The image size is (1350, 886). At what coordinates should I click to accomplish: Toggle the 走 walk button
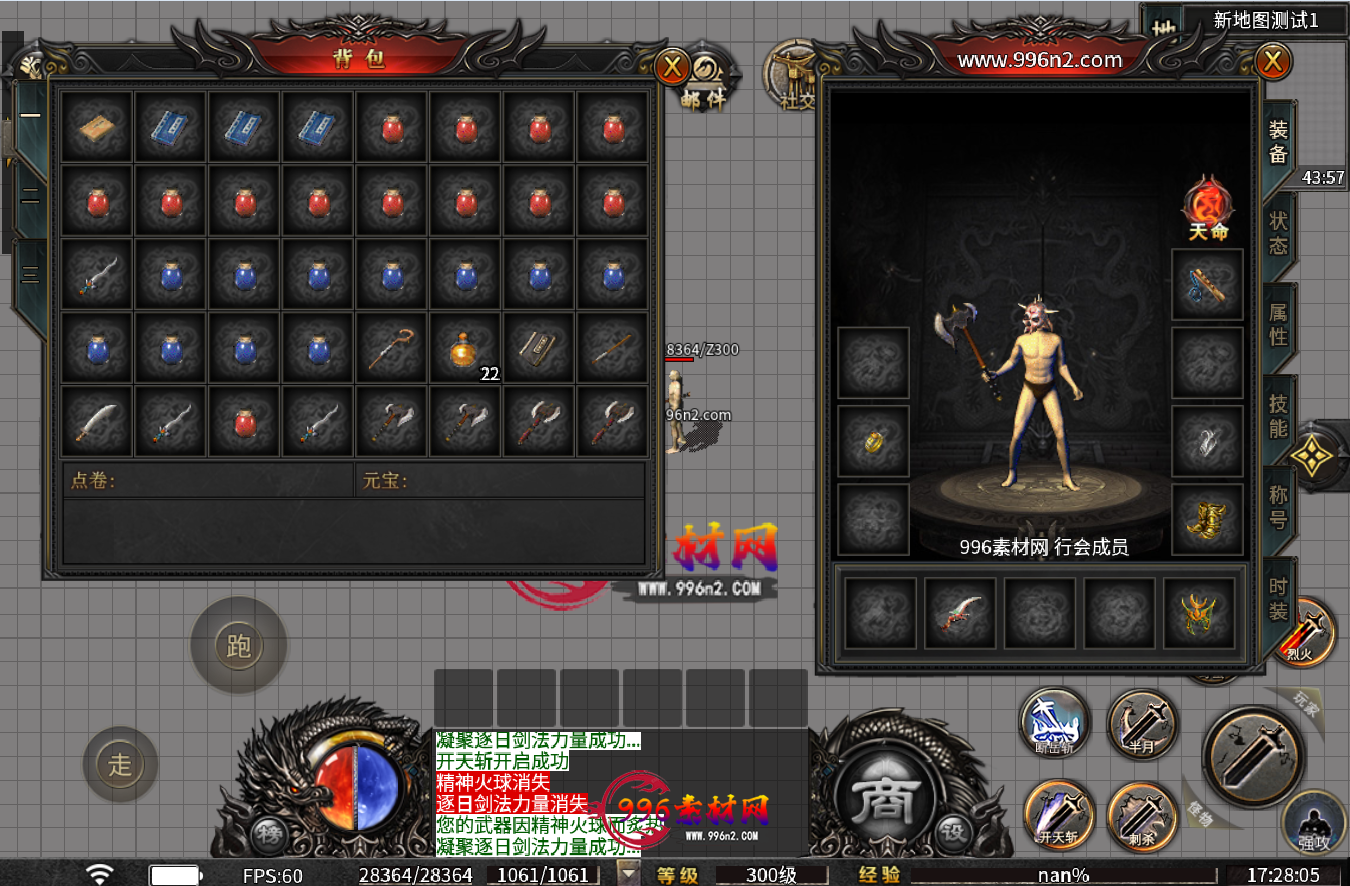[120, 765]
